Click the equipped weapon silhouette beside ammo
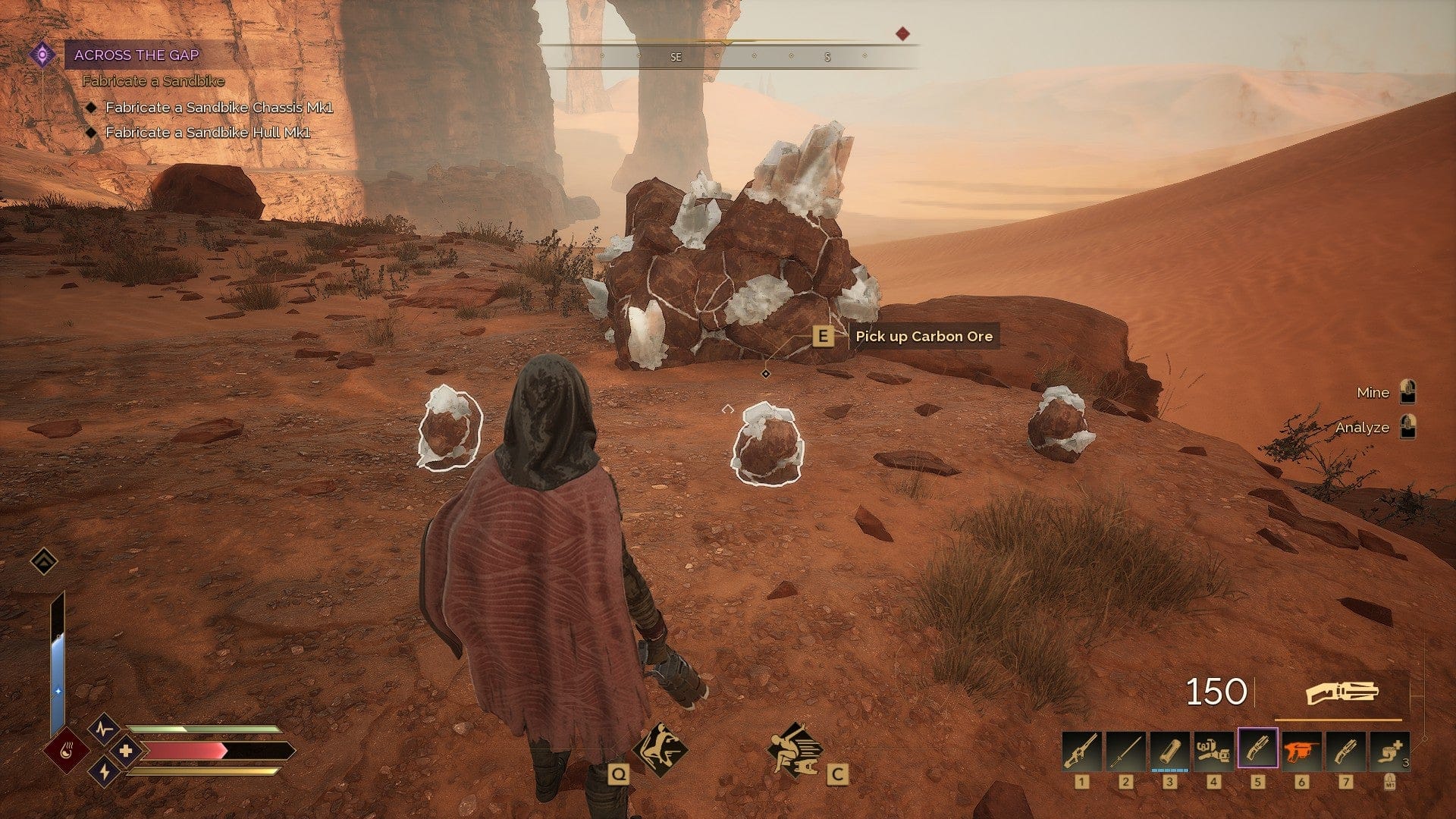Screen dimensions: 1456x819 (1341, 692)
